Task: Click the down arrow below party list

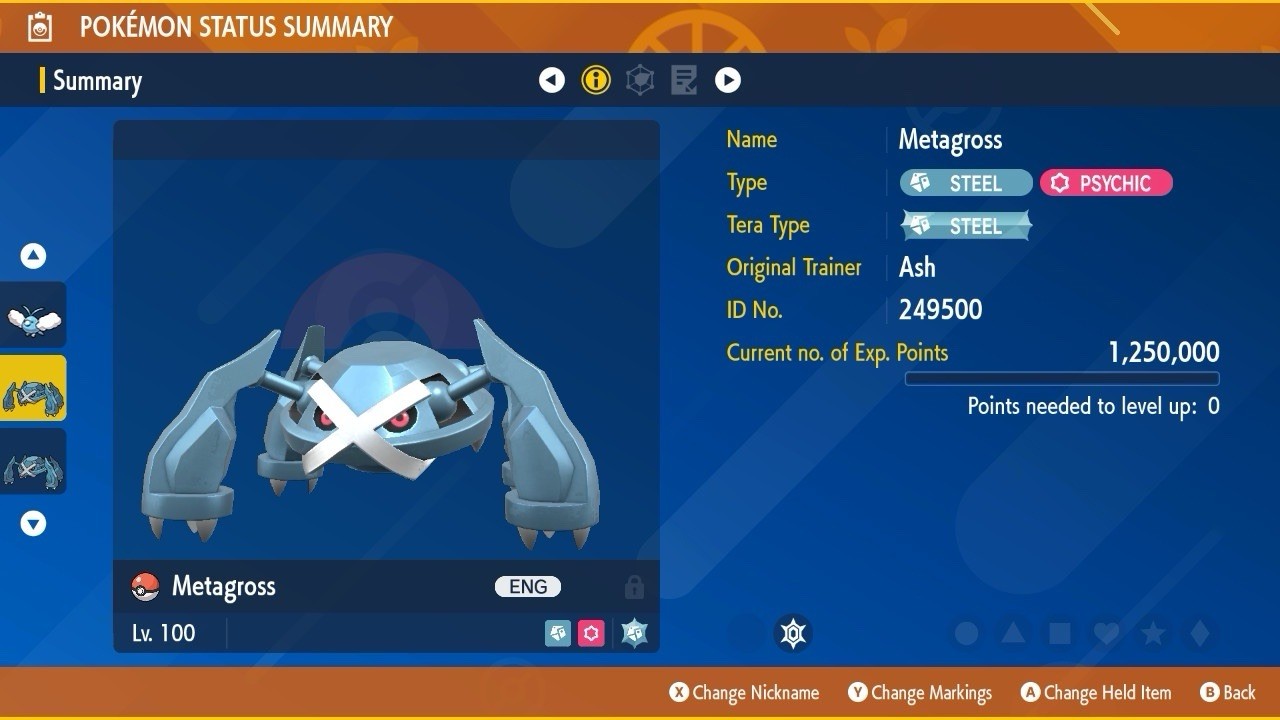Action: click(x=34, y=523)
